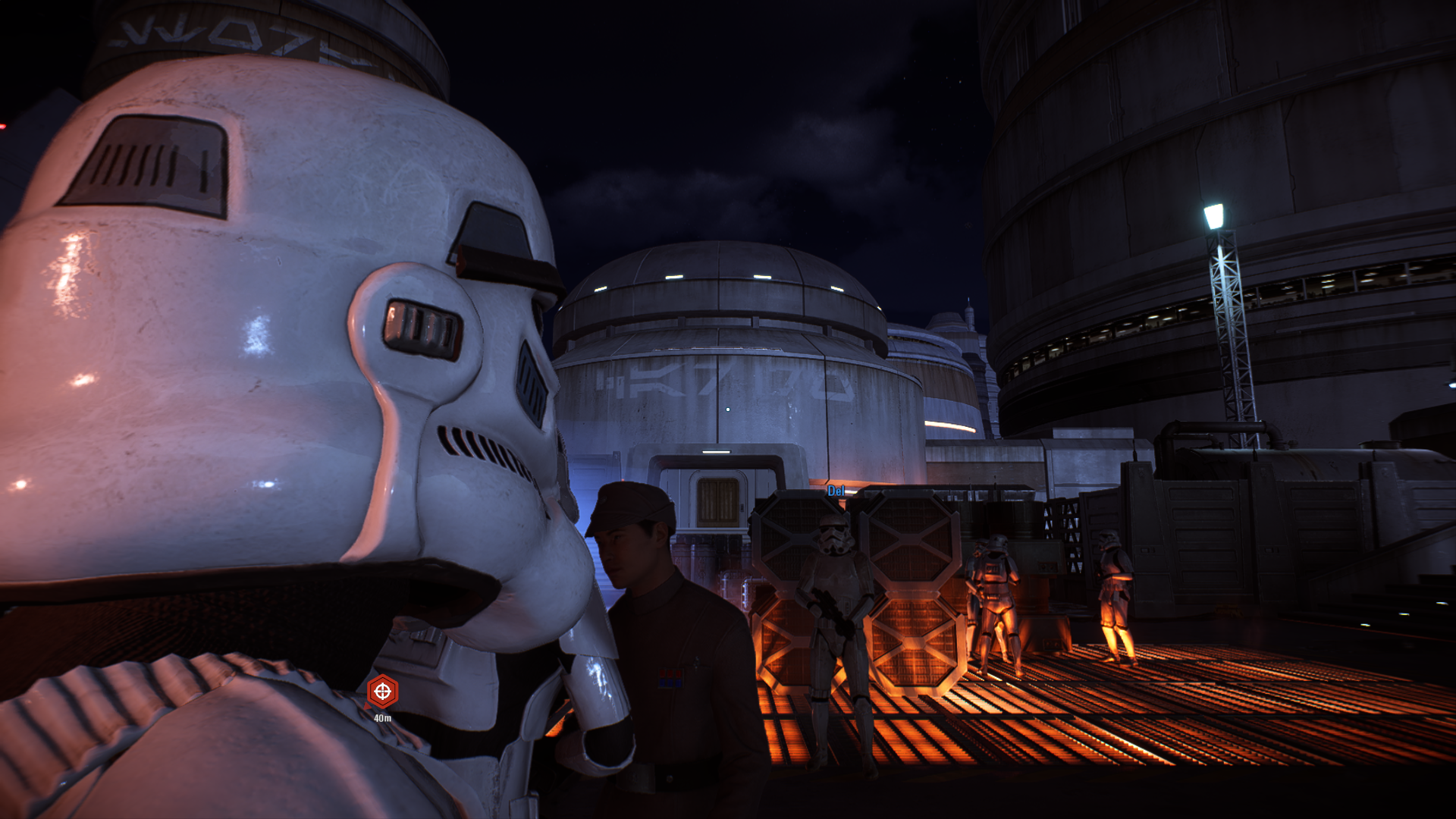Click the red objective marker icon

click(382, 692)
